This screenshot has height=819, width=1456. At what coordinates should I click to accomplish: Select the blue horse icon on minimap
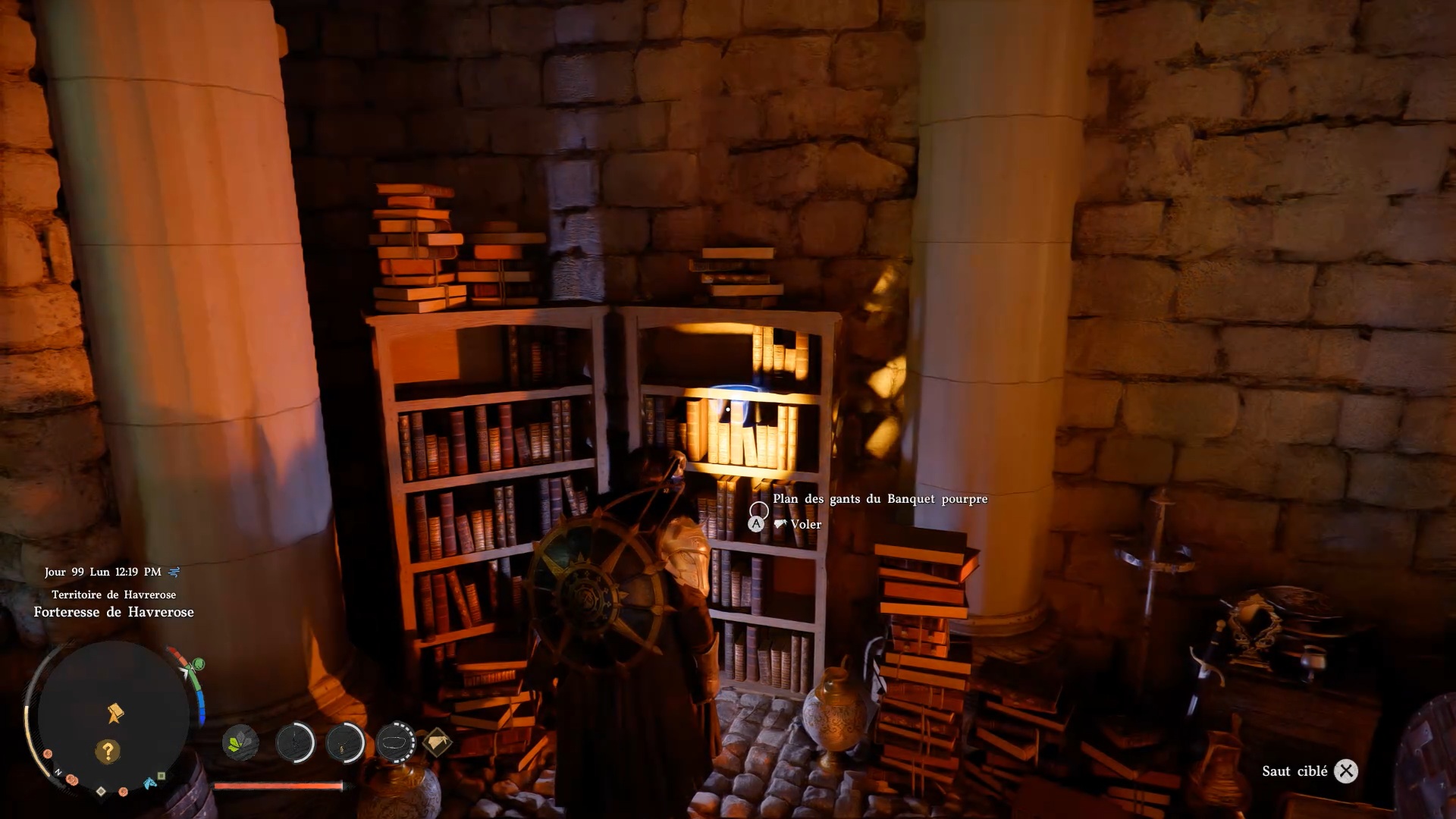coord(150,782)
